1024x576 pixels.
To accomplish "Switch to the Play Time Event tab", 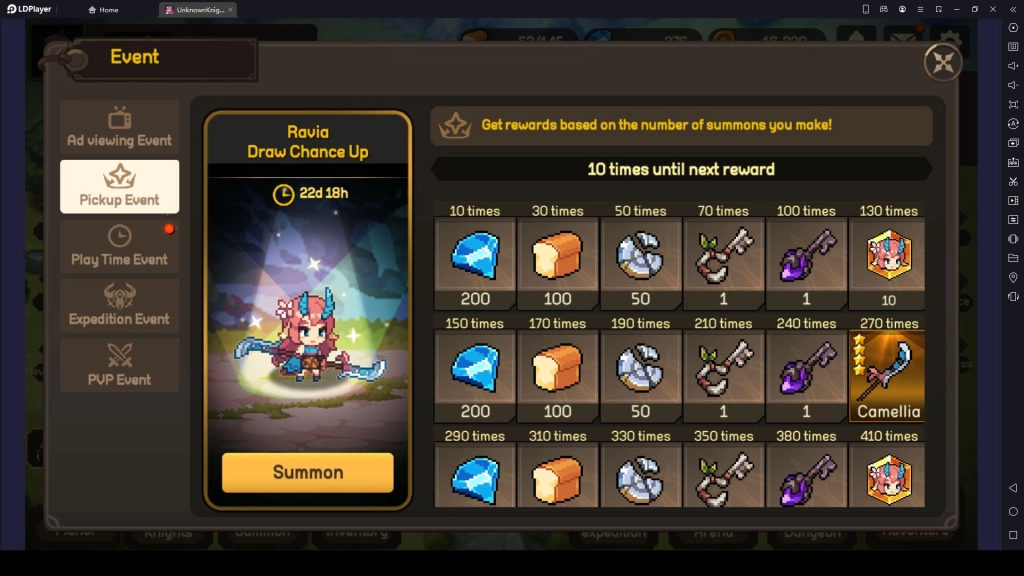I will tap(120, 246).
